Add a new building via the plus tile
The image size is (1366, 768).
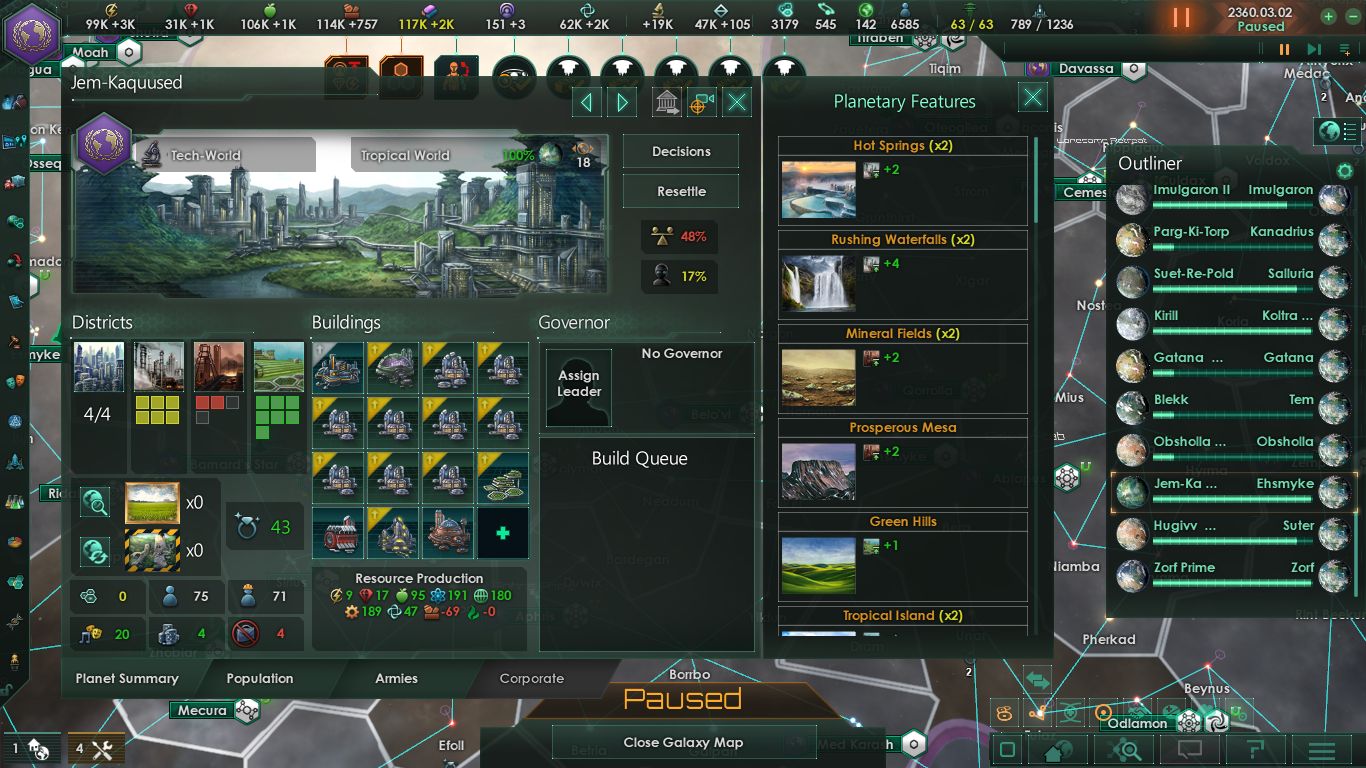tap(502, 533)
